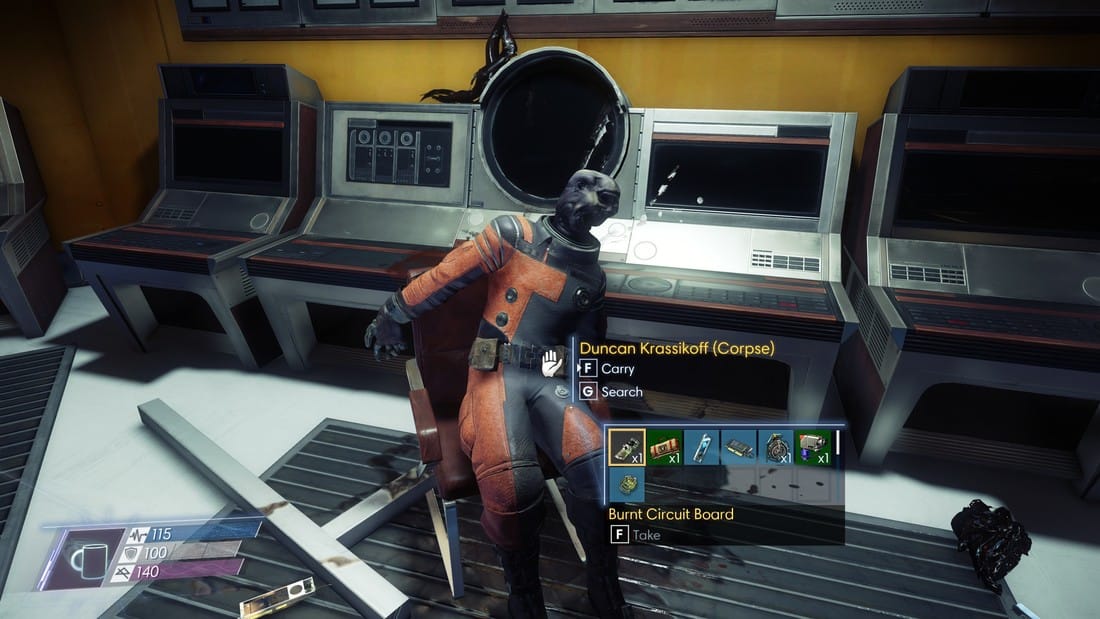Select the Burnt Circuit Board loot slot

tap(627, 448)
